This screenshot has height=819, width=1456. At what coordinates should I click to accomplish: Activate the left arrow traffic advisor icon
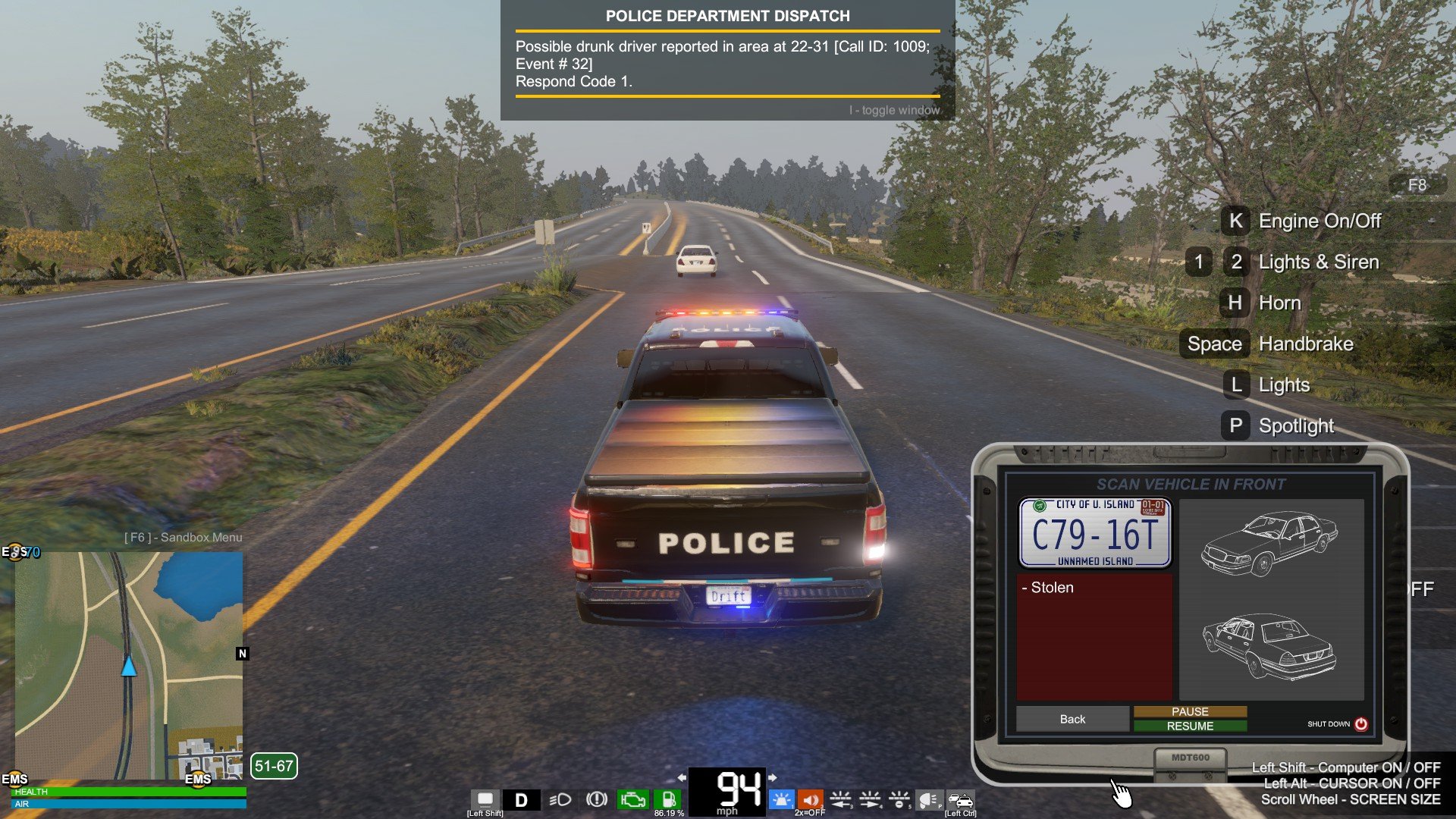[840, 799]
